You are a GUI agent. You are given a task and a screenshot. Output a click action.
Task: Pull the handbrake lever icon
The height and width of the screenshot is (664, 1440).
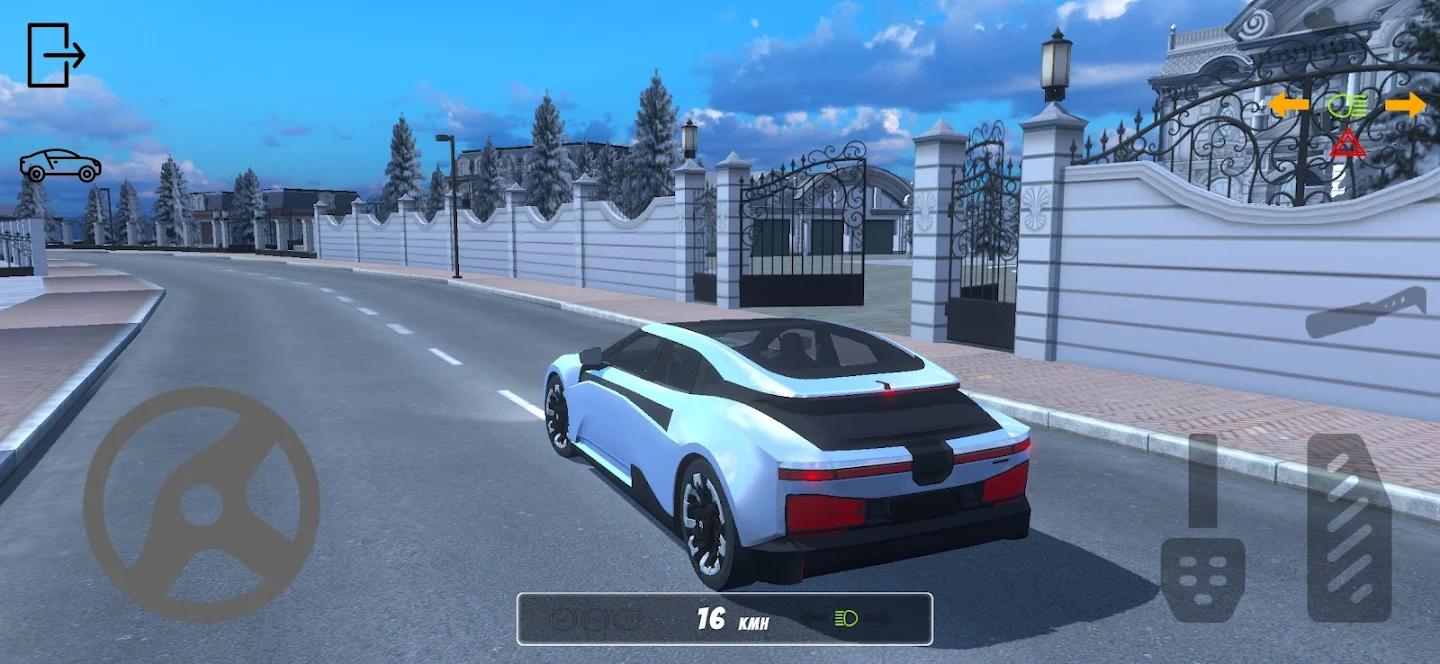[1365, 313]
